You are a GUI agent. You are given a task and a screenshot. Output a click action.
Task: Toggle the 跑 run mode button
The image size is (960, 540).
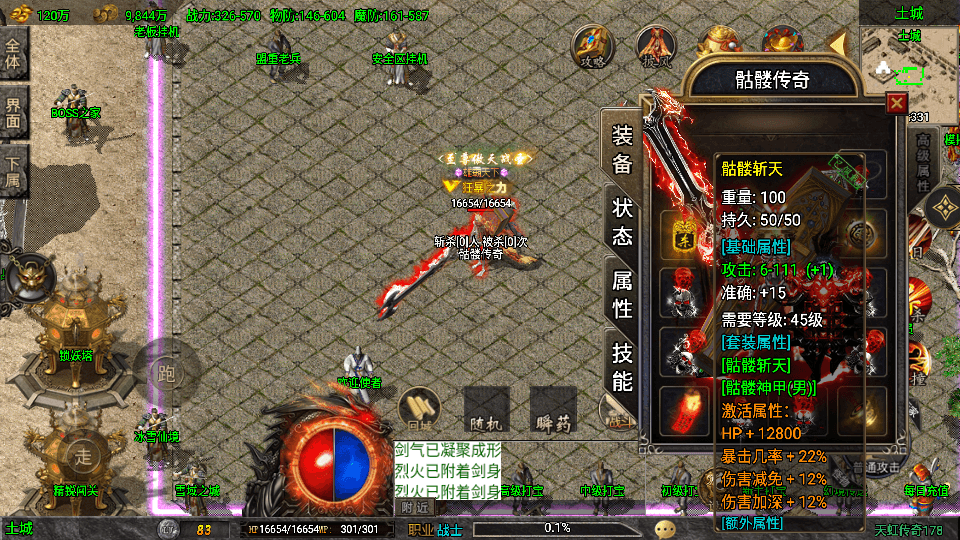[x=166, y=373]
